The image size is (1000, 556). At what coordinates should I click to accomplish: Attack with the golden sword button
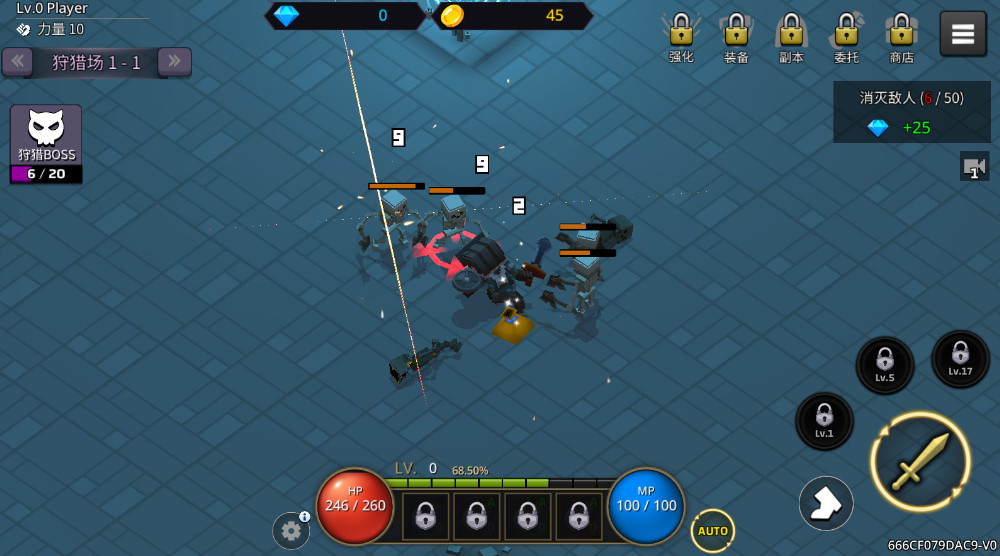920,462
